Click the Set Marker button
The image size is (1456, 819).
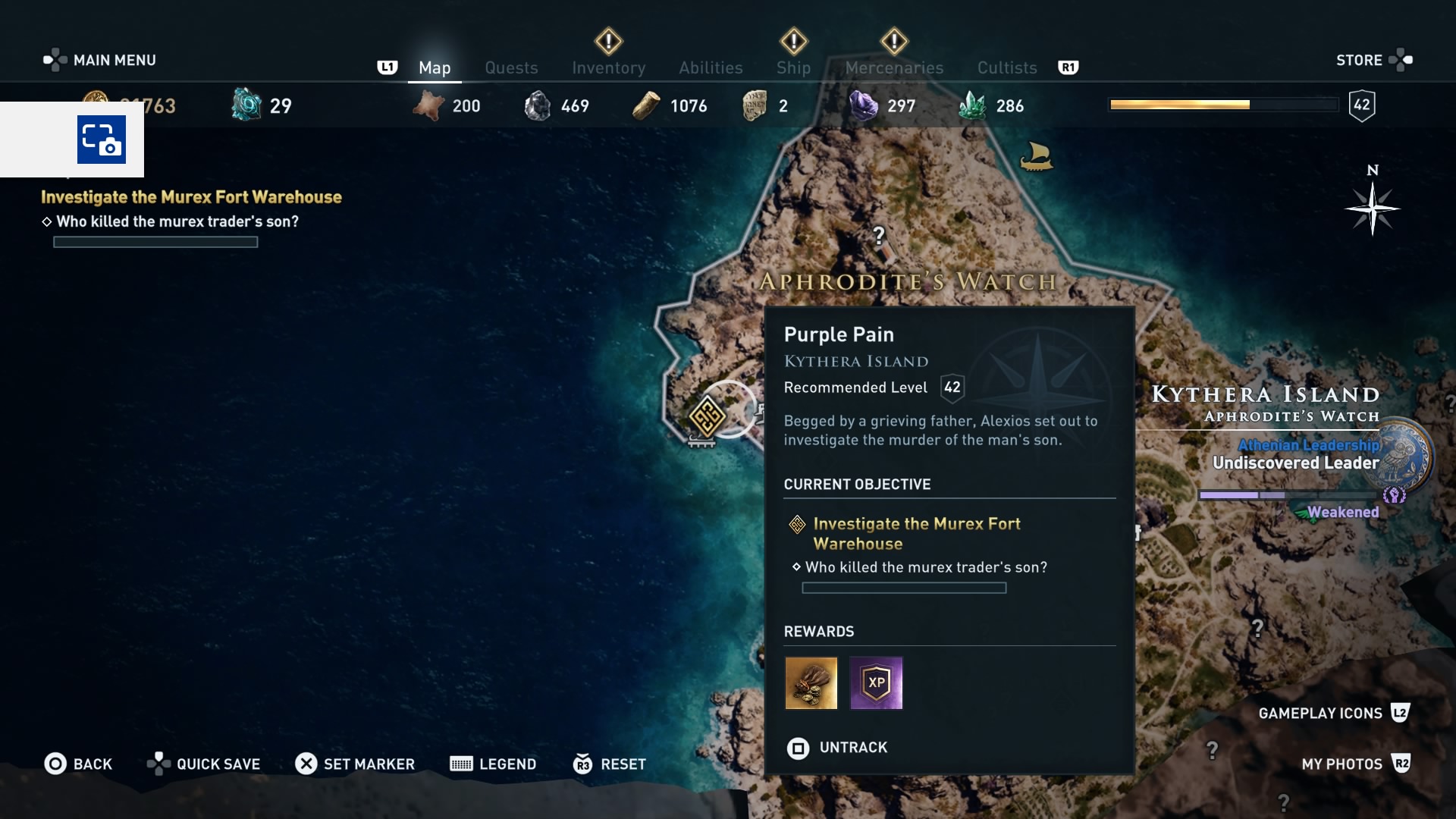pos(355,764)
